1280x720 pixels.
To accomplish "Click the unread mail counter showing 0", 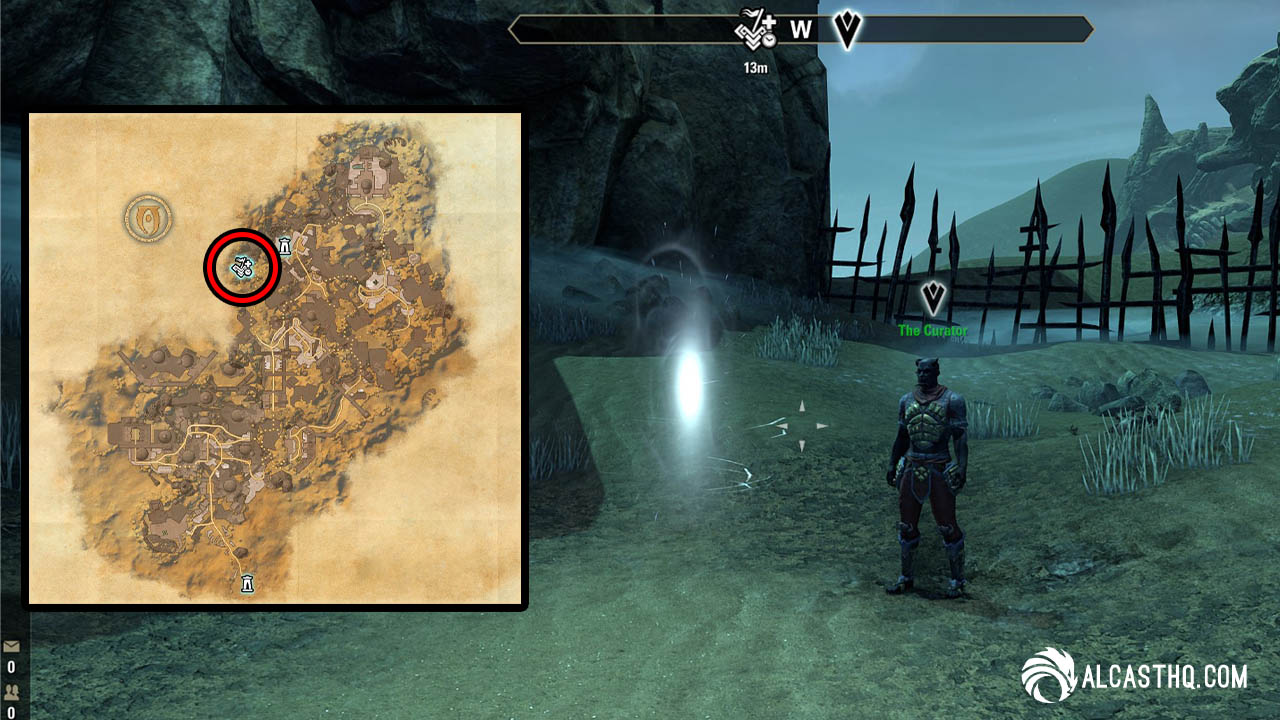I will click(11, 667).
